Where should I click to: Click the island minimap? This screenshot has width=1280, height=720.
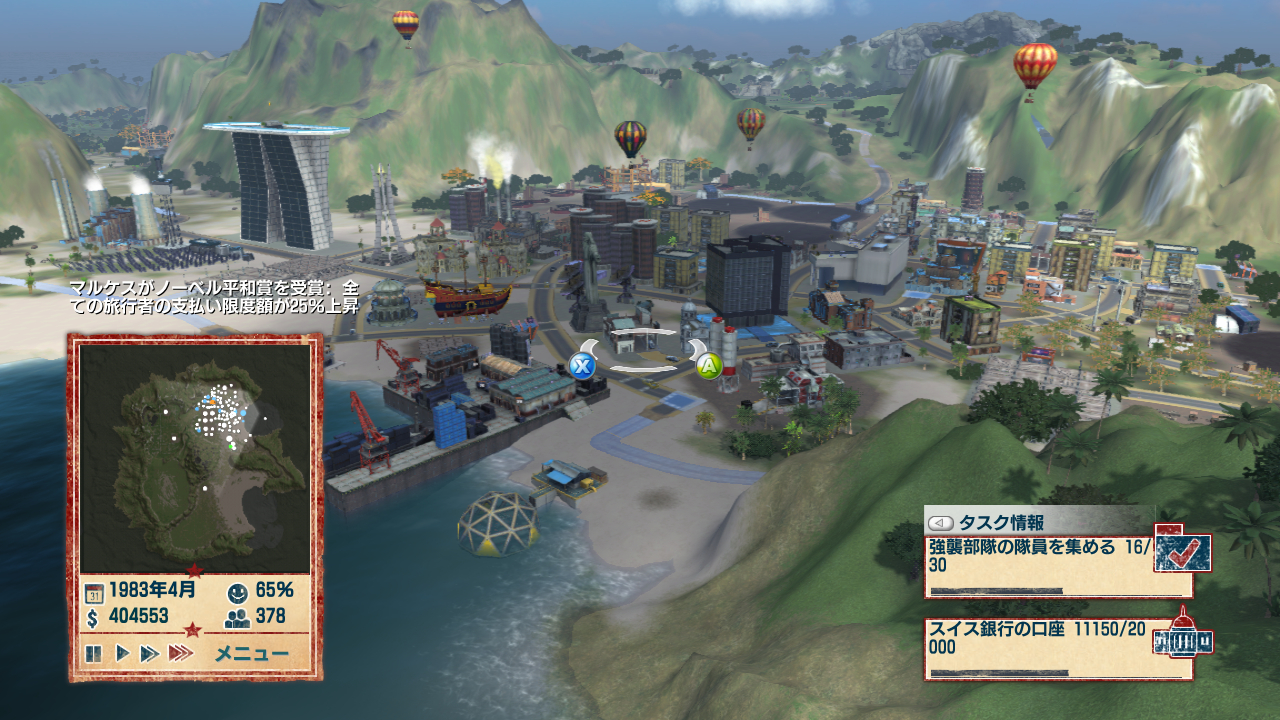[195, 458]
